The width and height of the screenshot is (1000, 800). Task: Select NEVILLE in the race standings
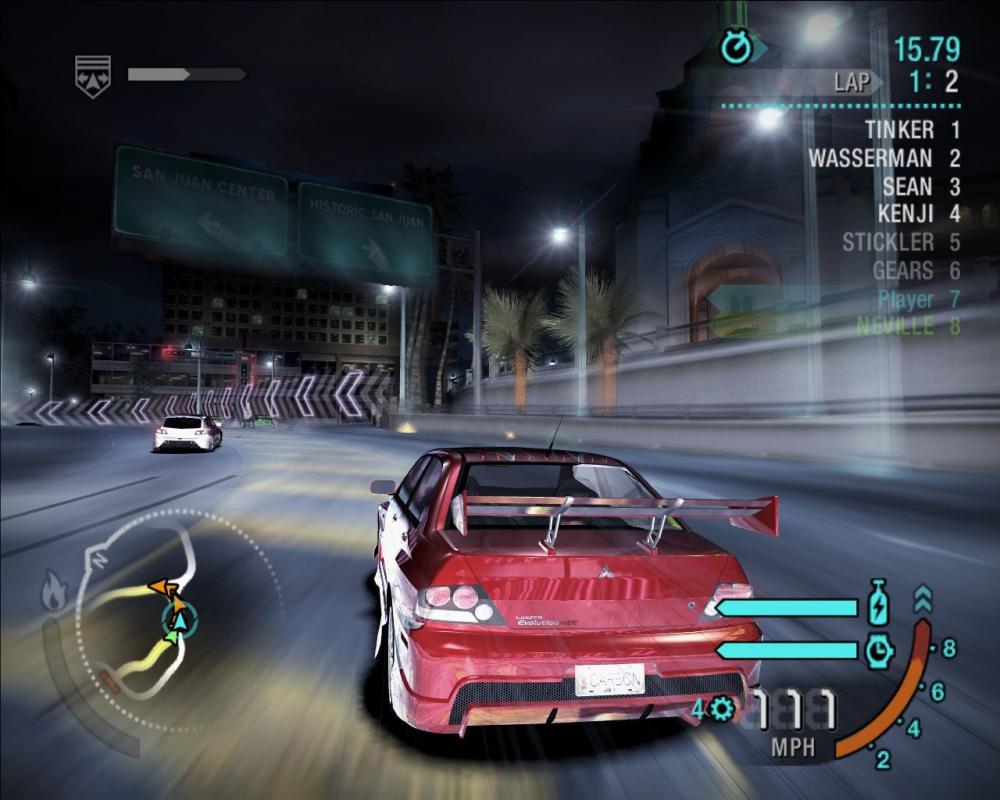(896, 326)
